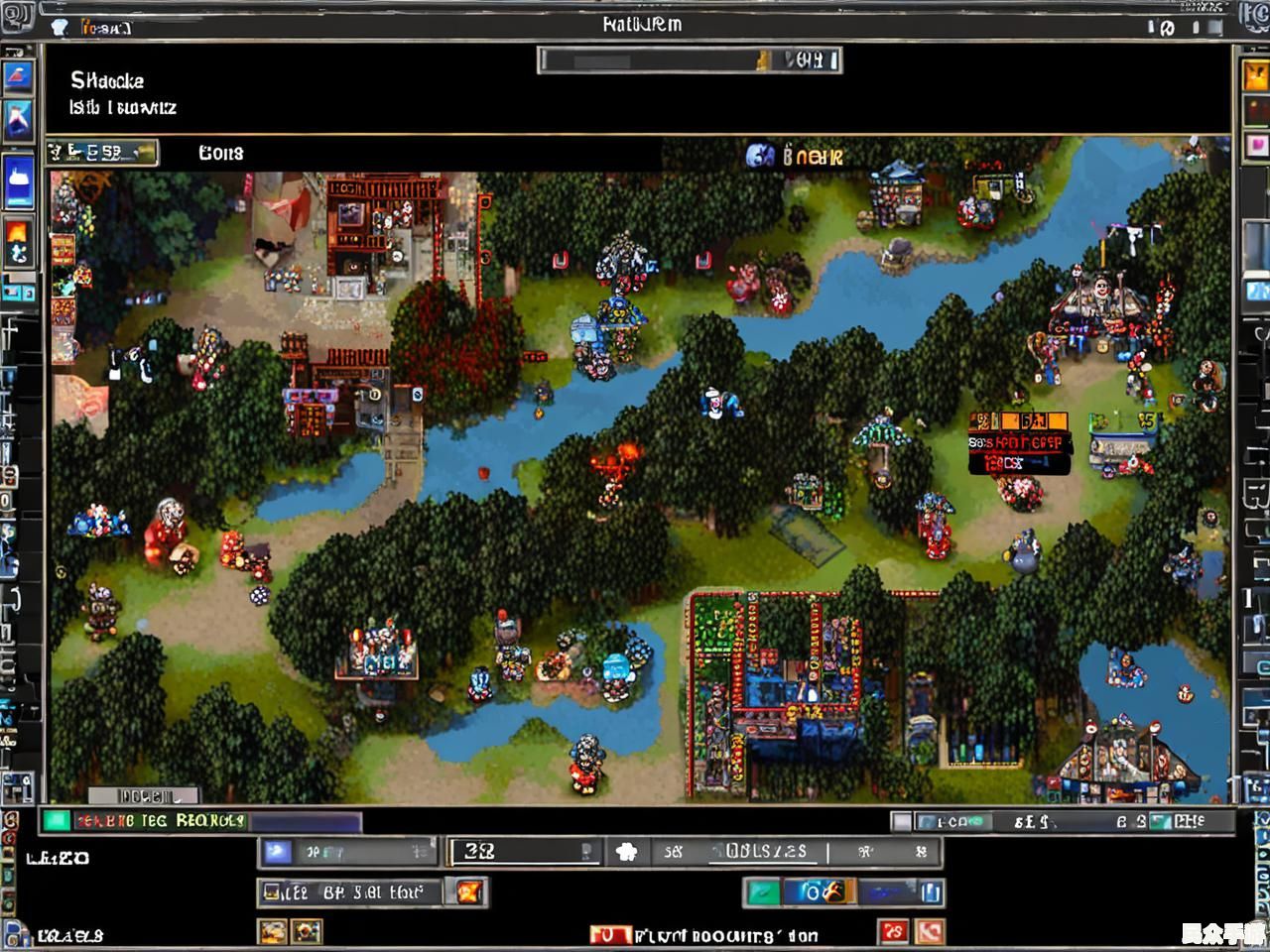The width and height of the screenshot is (1270, 952).
Task: Click the top-right window corner button
Action: pos(1255,17)
